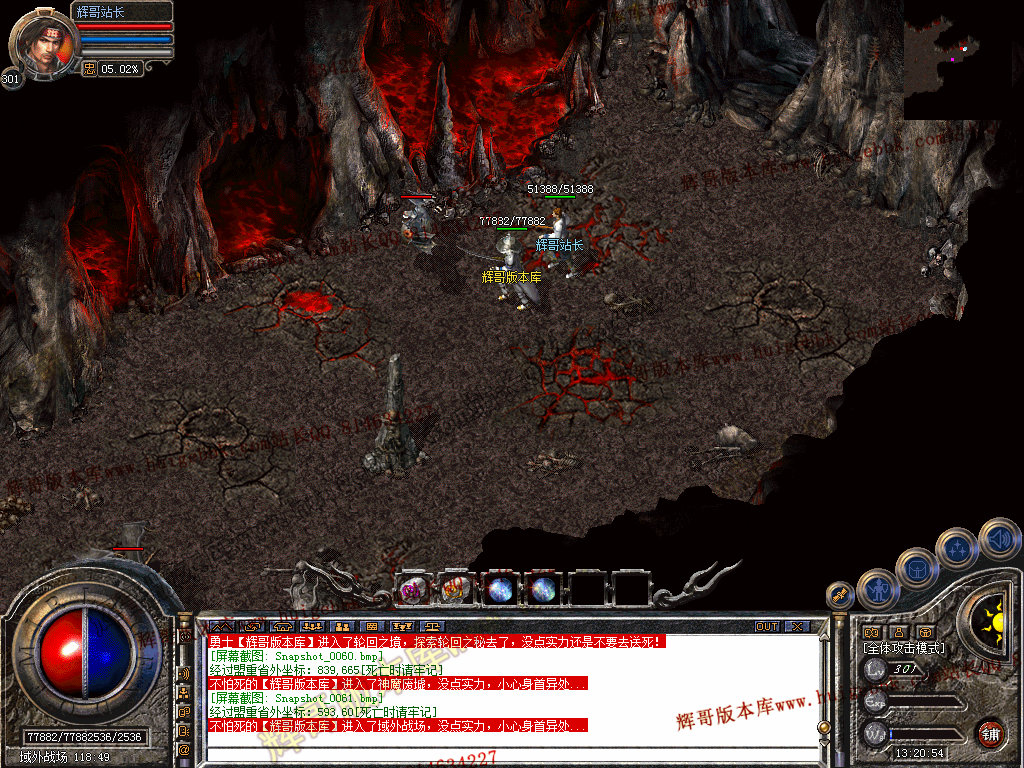Toggle sound with the speaker button
Screen dimensions: 1024x768
(998, 539)
